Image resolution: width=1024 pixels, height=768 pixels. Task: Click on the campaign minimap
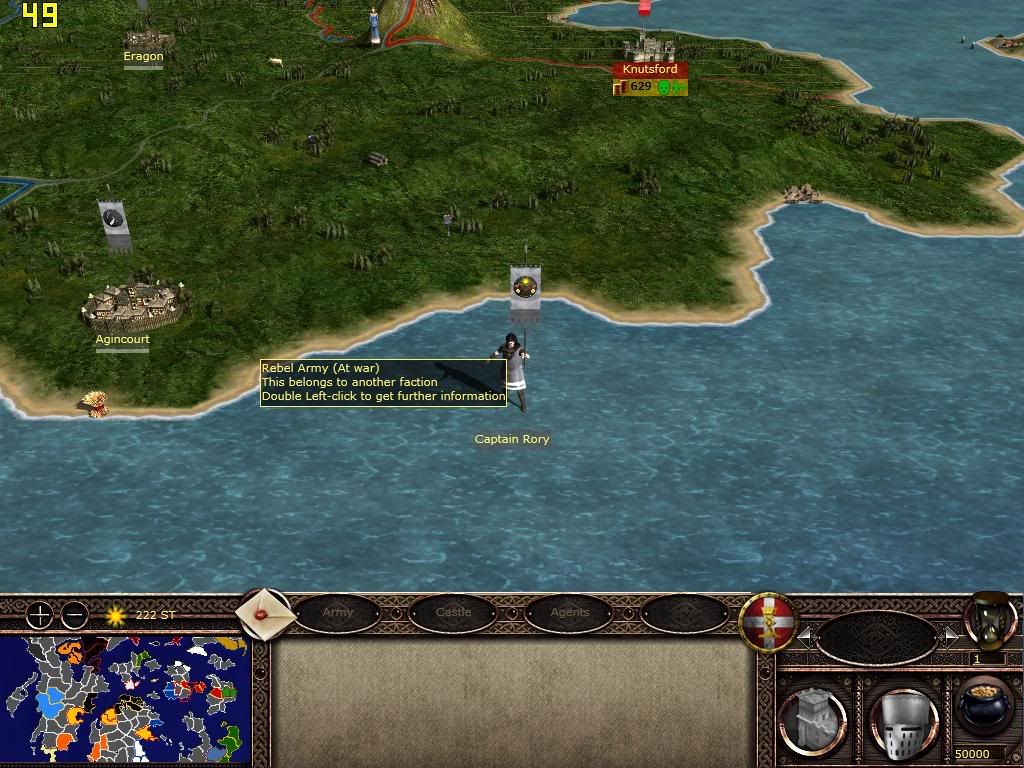[125, 699]
